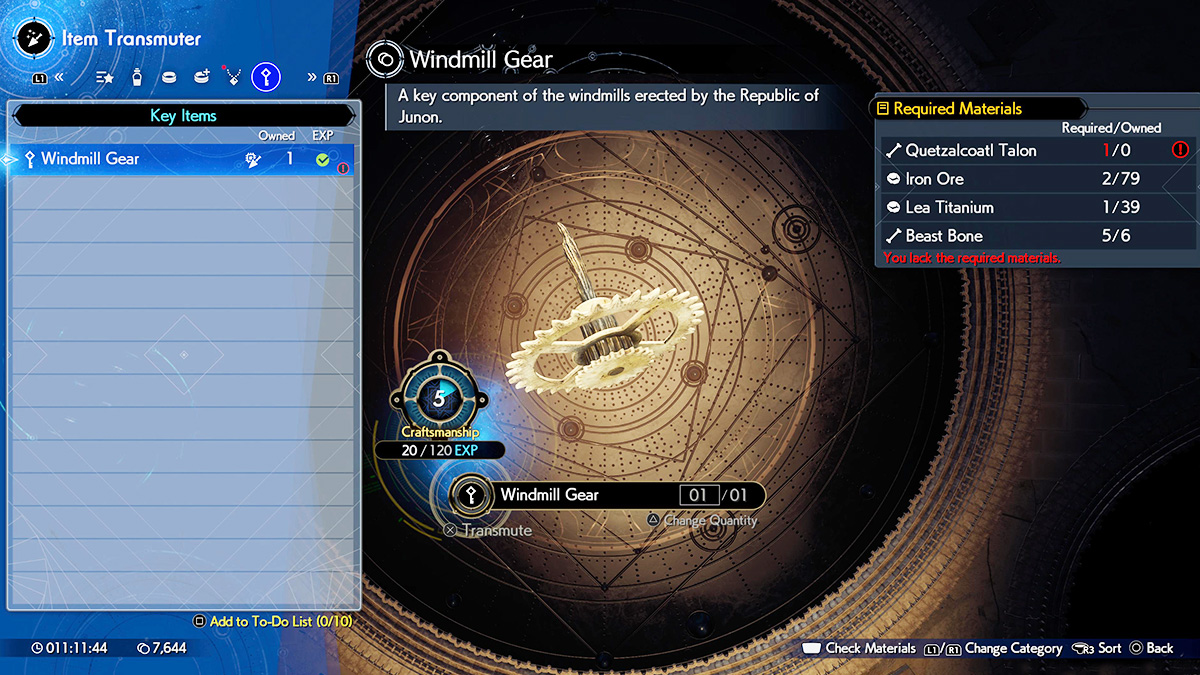Click the Transmute button
Image resolution: width=1200 pixels, height=675 pixels.
[488, 530]
